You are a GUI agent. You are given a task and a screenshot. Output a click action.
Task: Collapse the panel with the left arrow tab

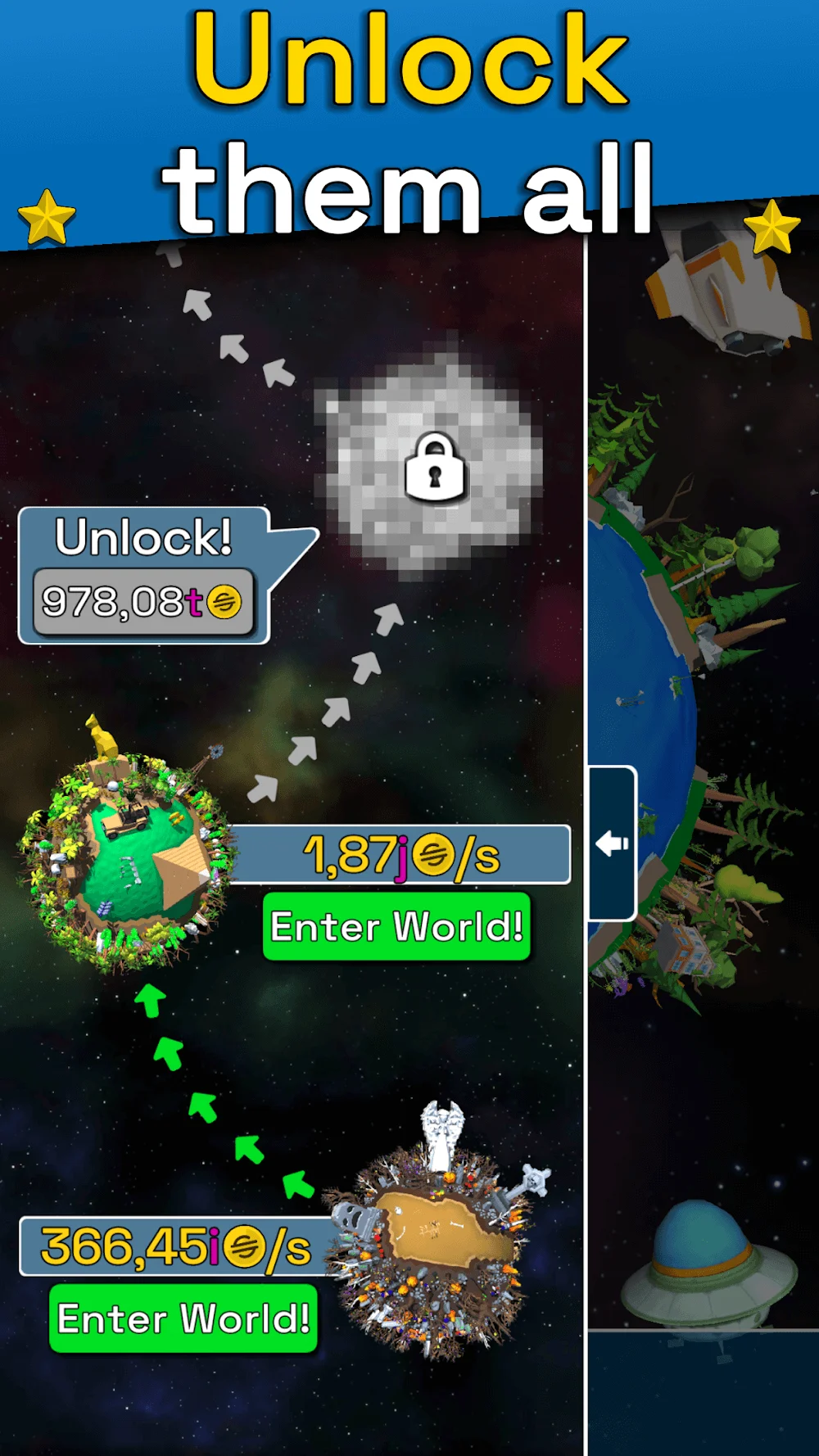[612, 843]
